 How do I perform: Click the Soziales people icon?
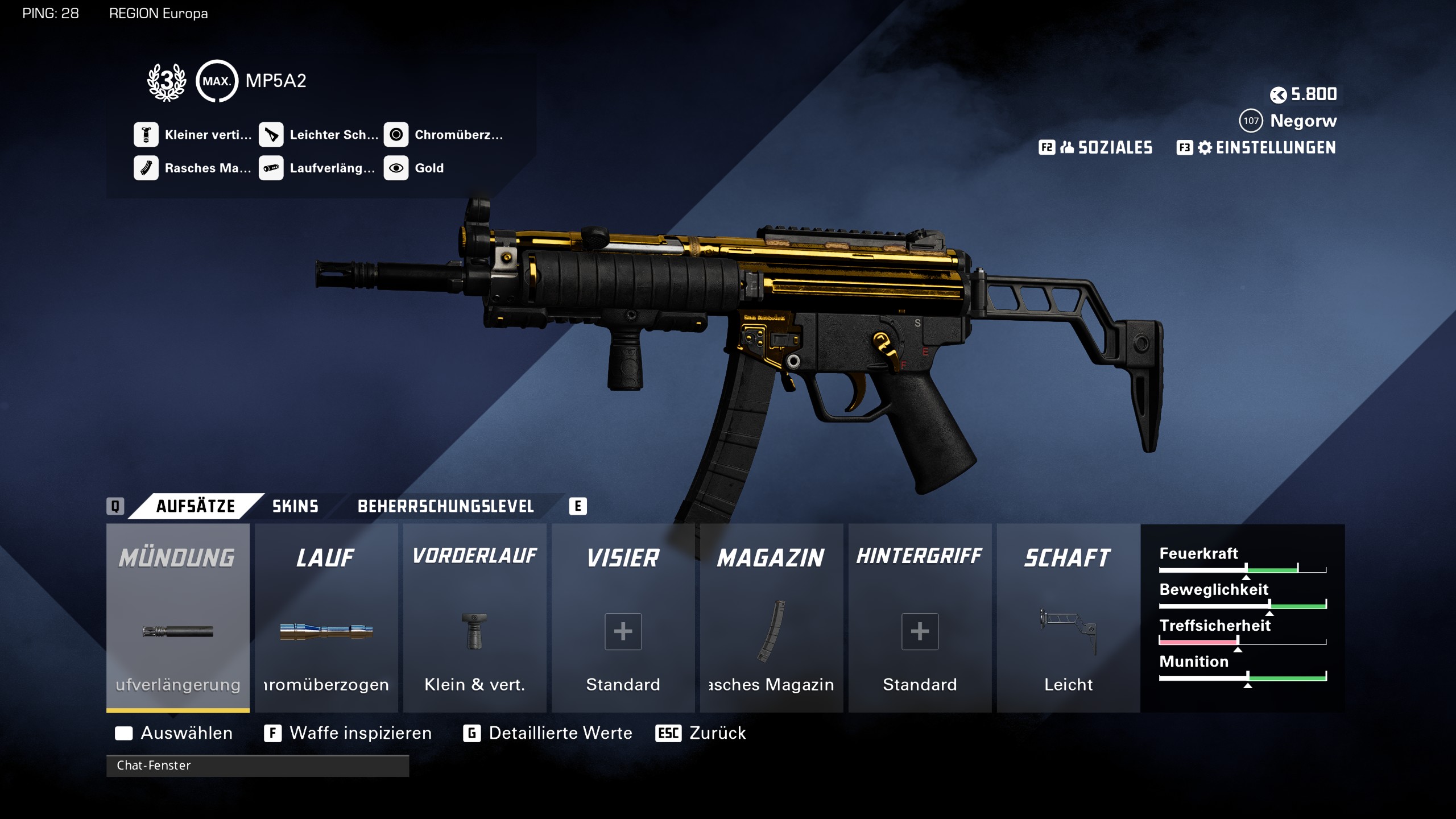tap(1068, 148)
